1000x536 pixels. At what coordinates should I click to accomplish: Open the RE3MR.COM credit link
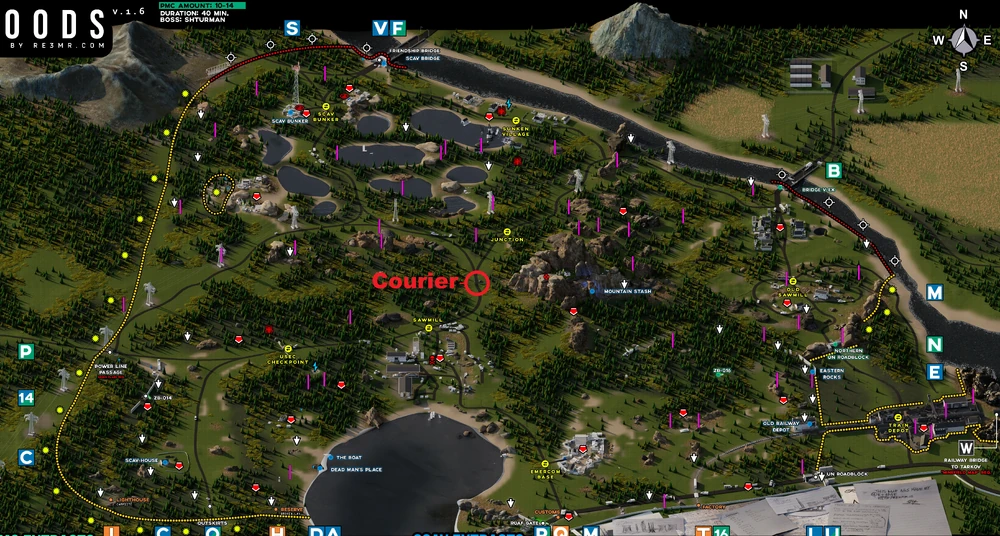tap(60, 46)
